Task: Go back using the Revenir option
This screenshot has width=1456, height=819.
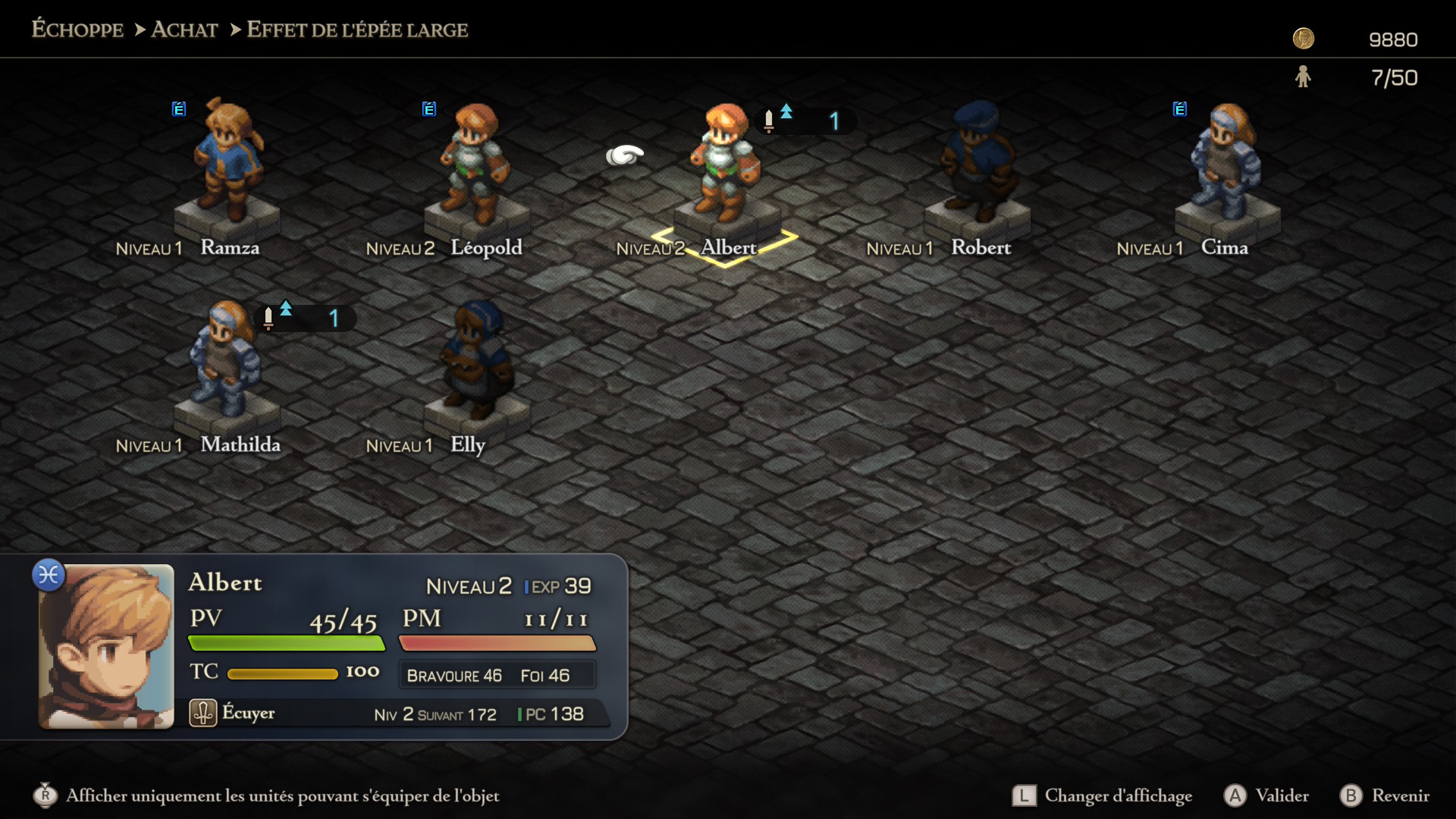Action: [x=1385, y=795]
